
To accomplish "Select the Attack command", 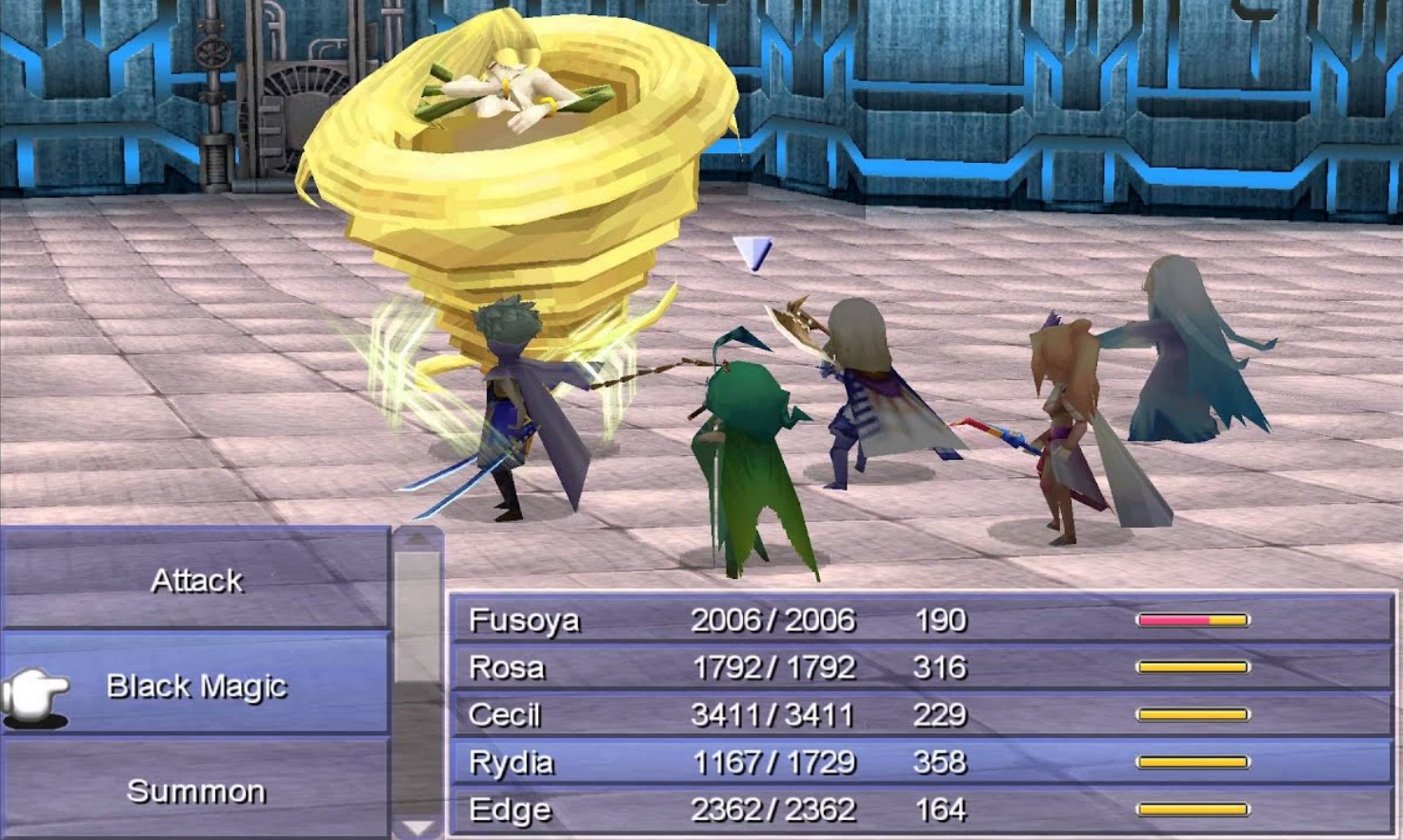I will (x=195, y=580).
